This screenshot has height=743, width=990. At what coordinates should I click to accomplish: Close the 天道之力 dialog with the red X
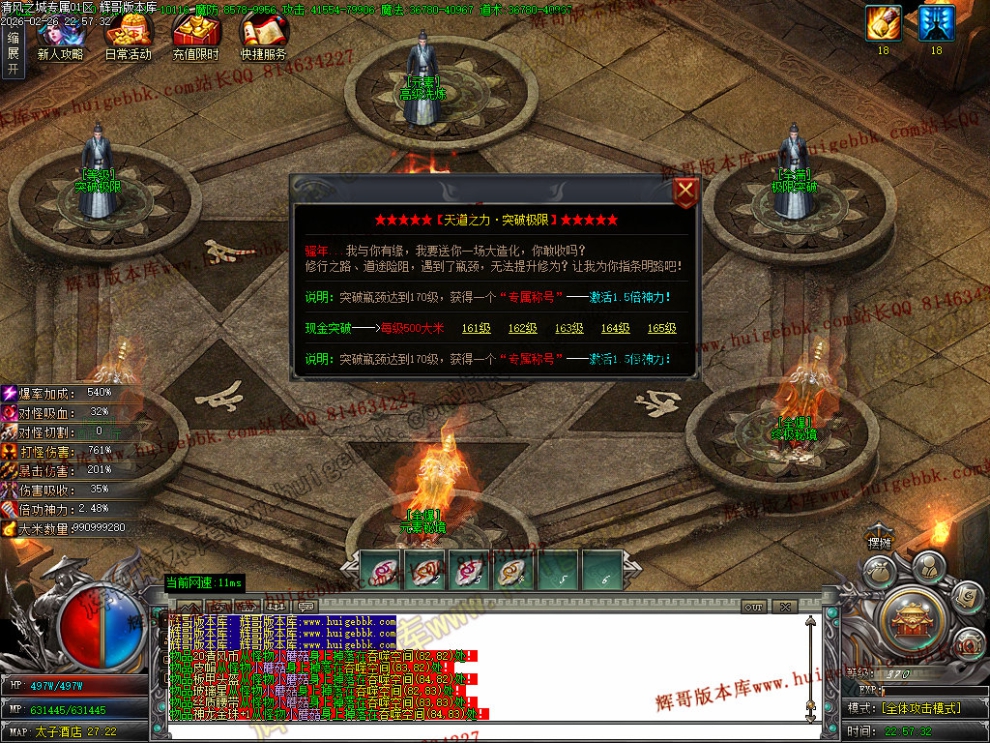685,191
